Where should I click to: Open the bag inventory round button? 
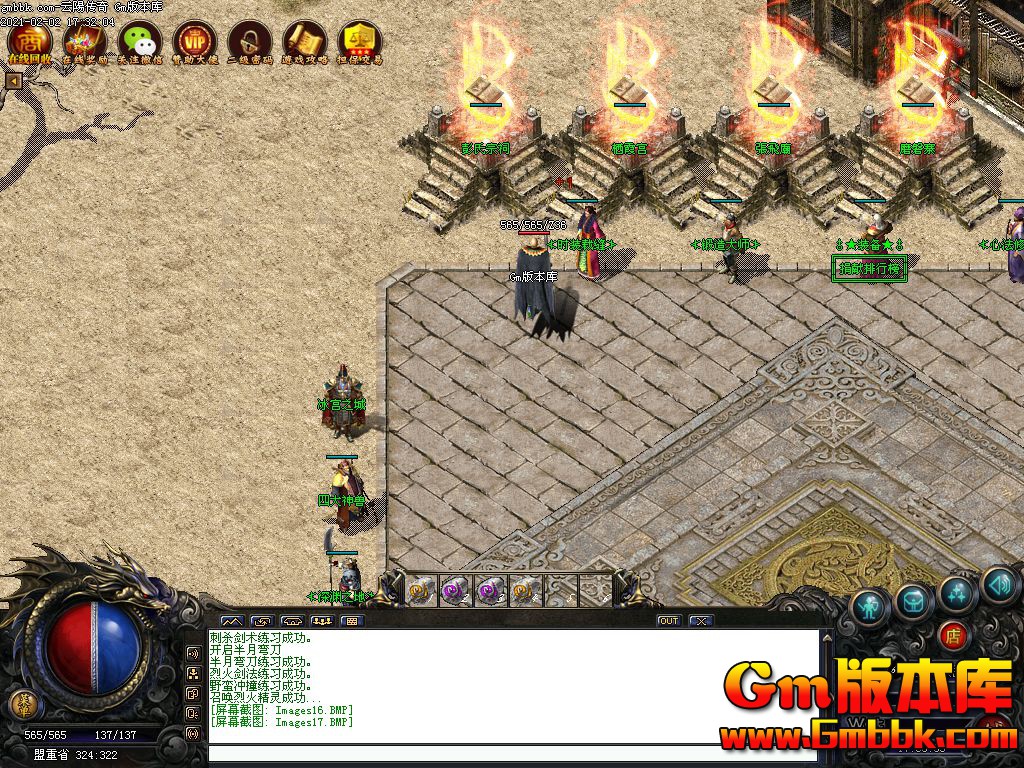click(x=914, y=599)
